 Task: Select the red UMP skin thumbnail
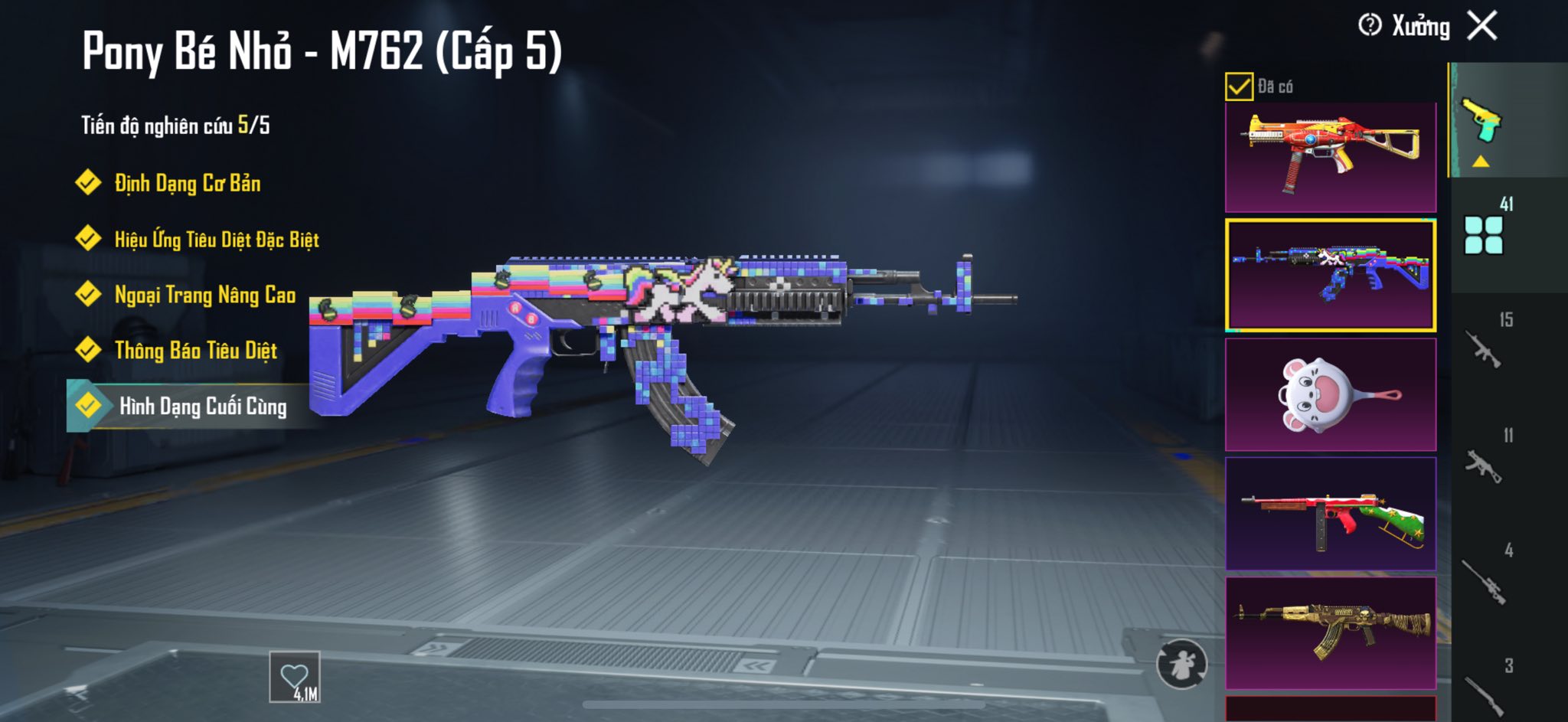point(1331,157)
